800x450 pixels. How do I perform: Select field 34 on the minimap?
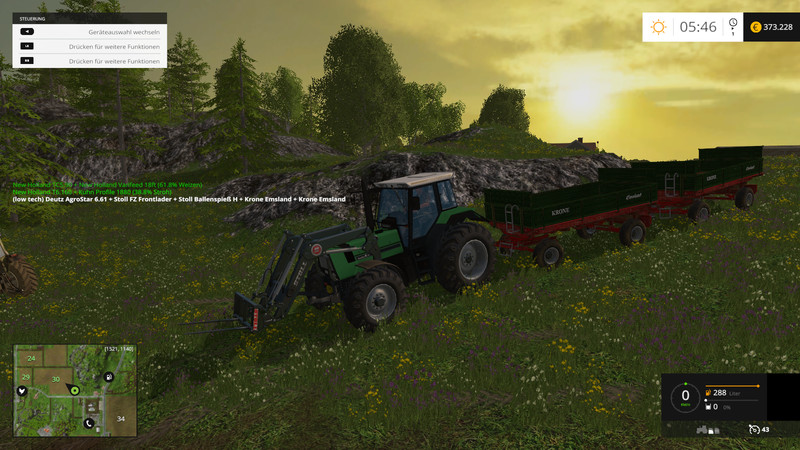pyautogui.click(x=120, y=418)
